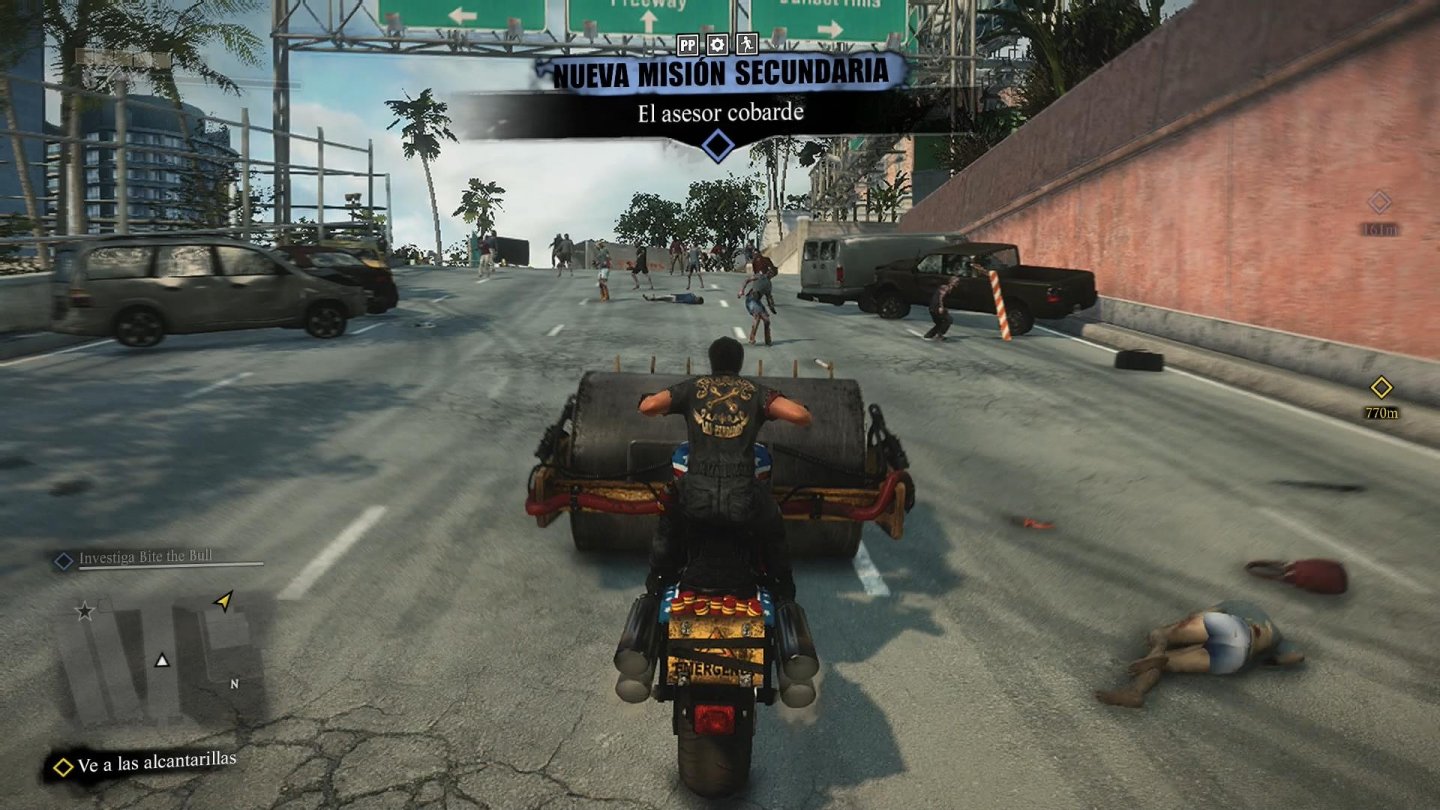Image resolution: width=1440 pixels, height=810 pixels.
Task: Click the "Ve a las alcantarillas" objective
Action: (157, 763)
